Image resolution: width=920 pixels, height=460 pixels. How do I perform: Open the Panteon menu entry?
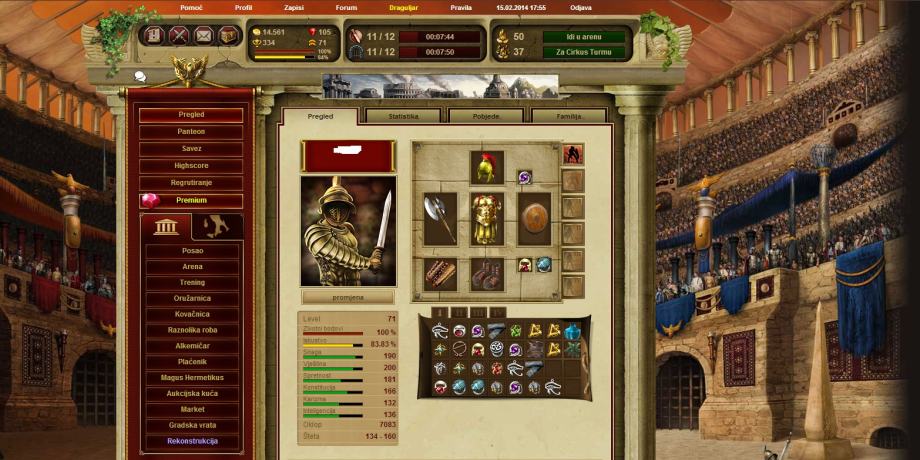(x=191, y=132)
